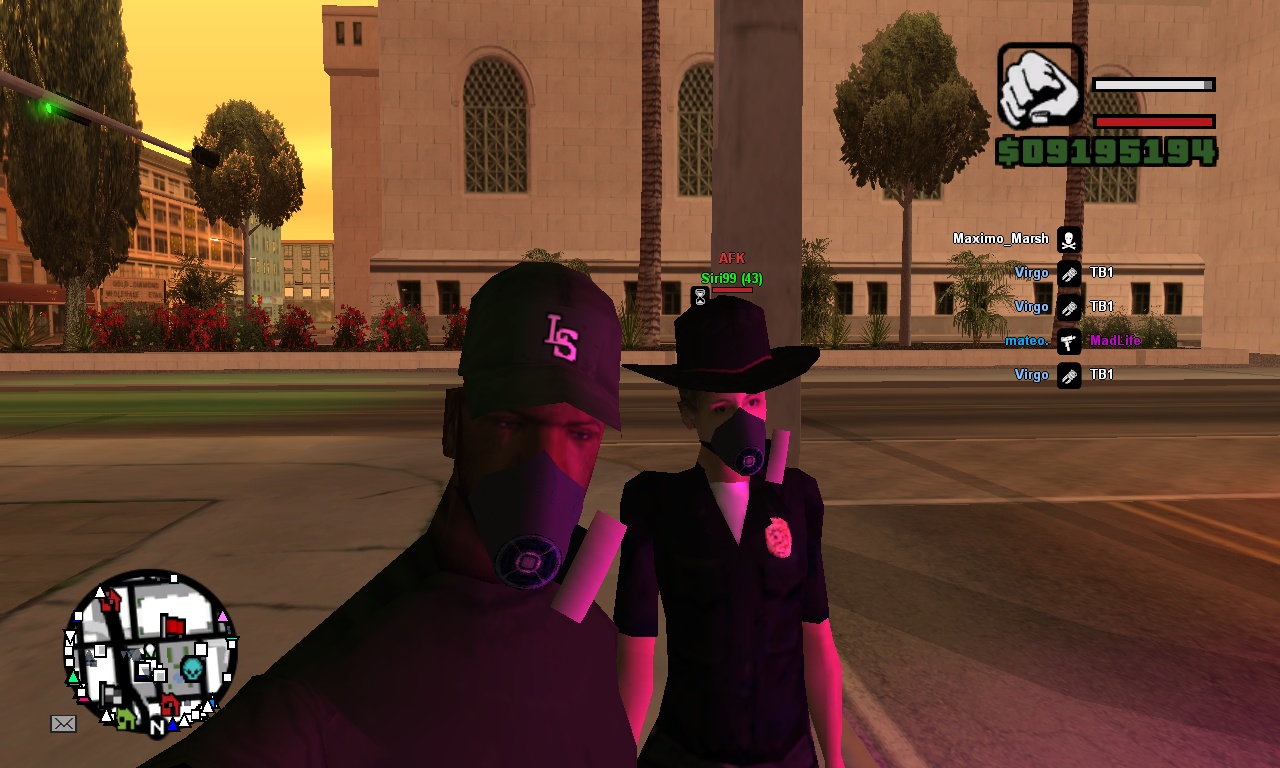Click the red flag marker on the minimap
Image resolution: width=1280 pixels, height=768 pixels.
coord(174,626)
